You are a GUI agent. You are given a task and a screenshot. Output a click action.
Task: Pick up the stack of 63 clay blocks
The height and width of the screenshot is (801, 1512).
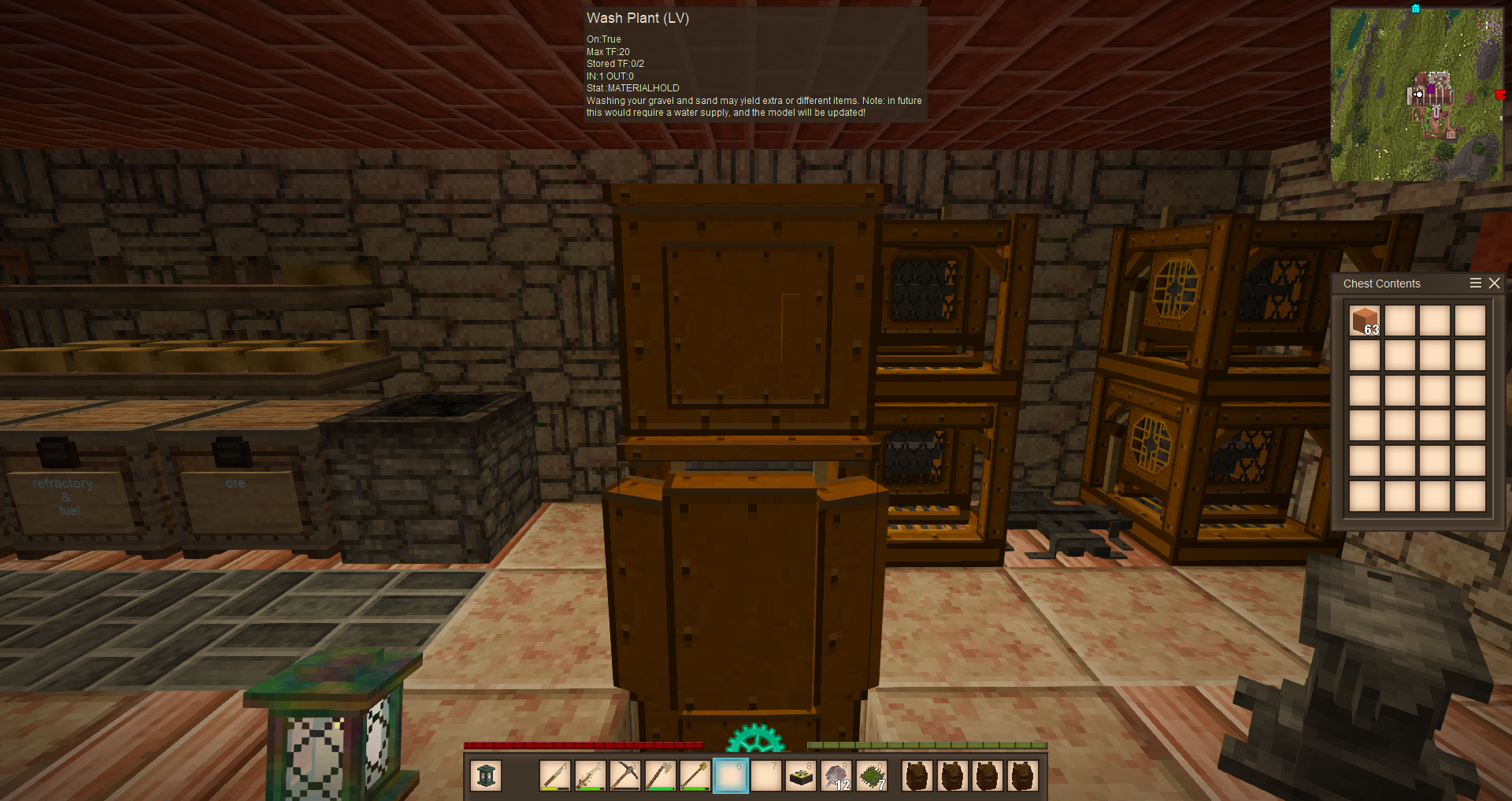click(1365, 321)
